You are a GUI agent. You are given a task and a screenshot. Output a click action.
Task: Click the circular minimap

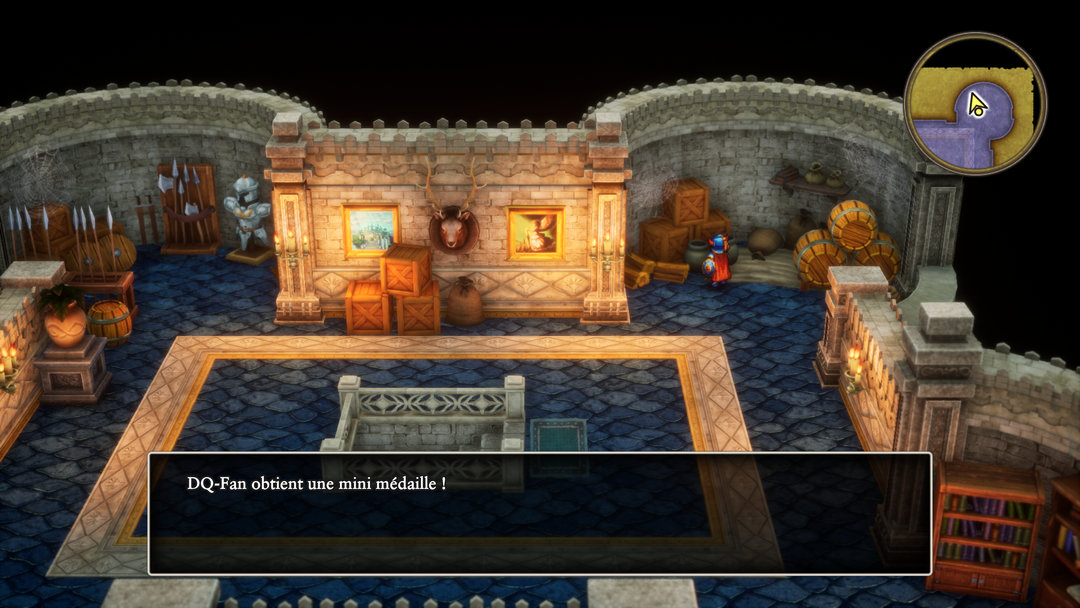(x=974, y=104)
